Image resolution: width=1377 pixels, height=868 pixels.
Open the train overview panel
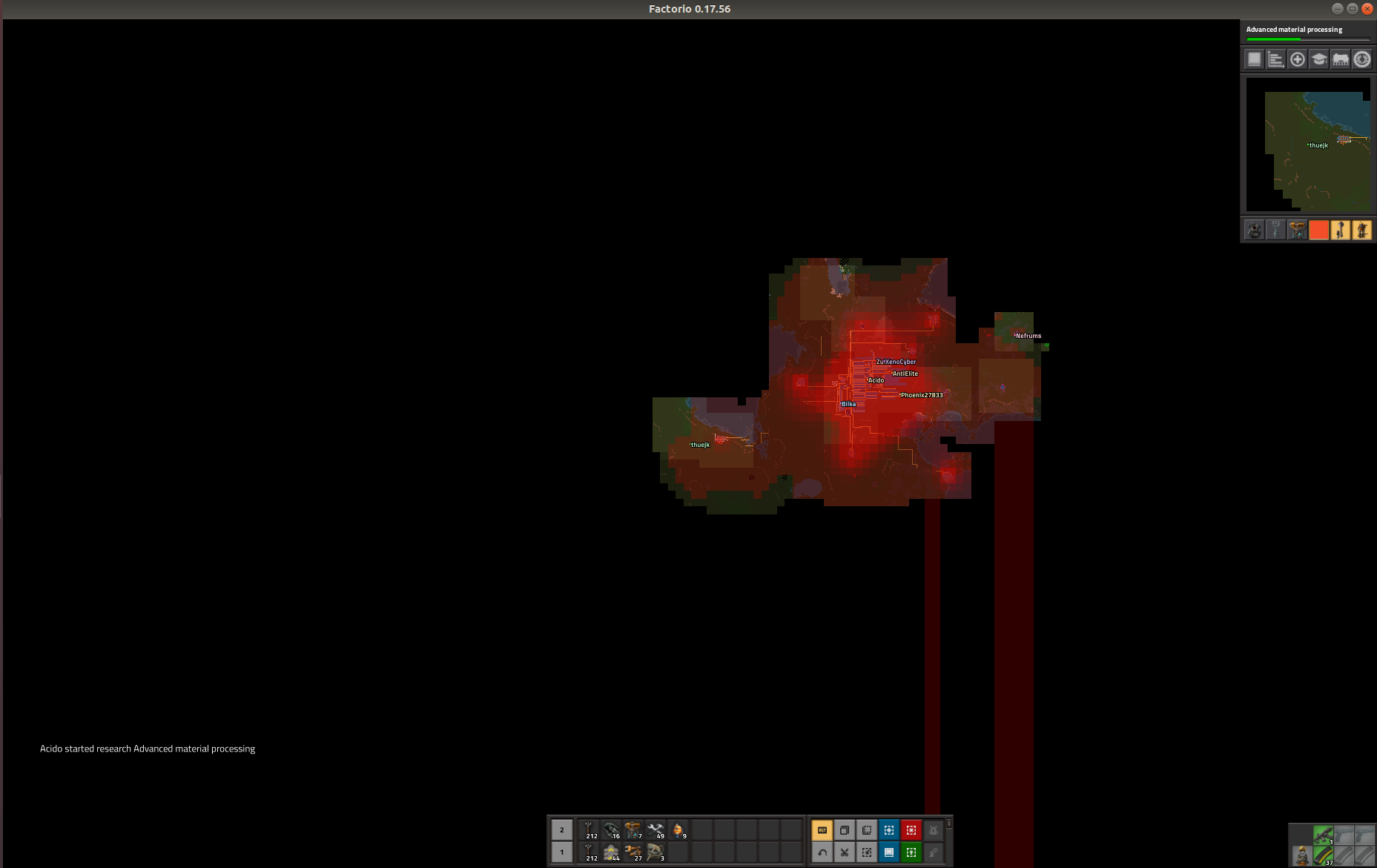[1341, 59]
